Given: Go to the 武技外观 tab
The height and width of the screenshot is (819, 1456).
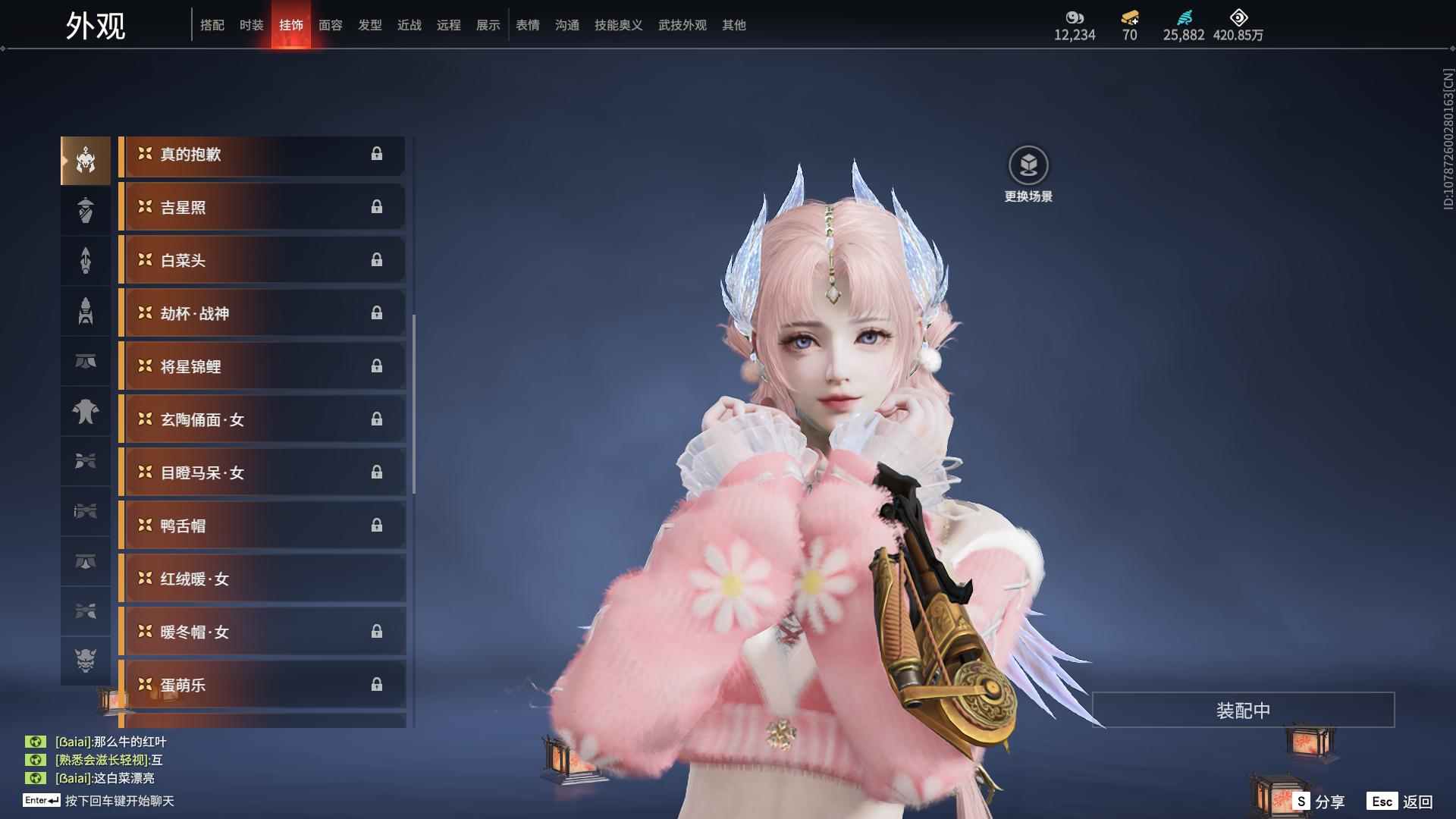Looking at the screenshot, I should (x=682, y=25).
